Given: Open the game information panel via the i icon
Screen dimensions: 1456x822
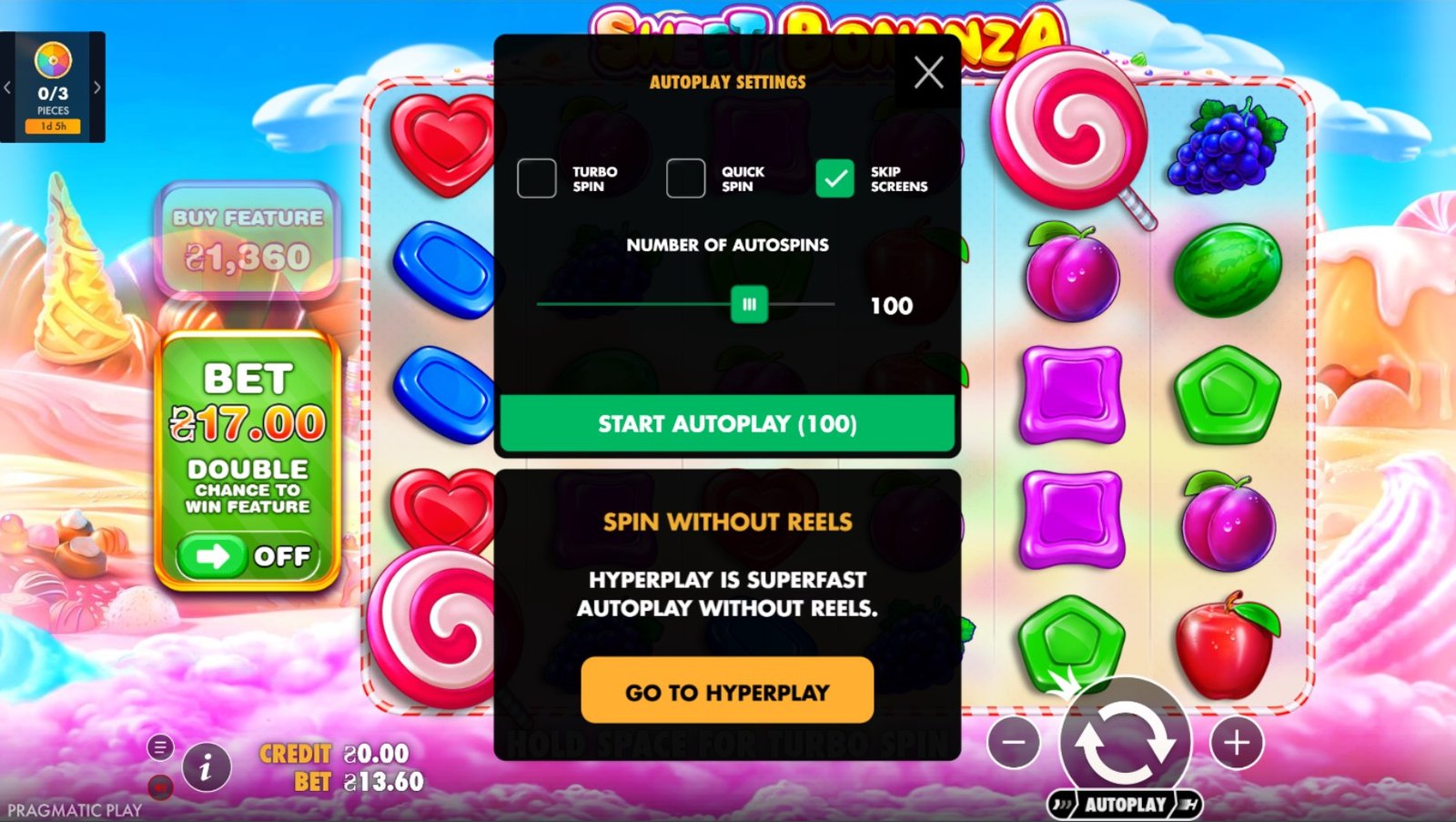Looking at the screenshot, I should coord(206,767).
